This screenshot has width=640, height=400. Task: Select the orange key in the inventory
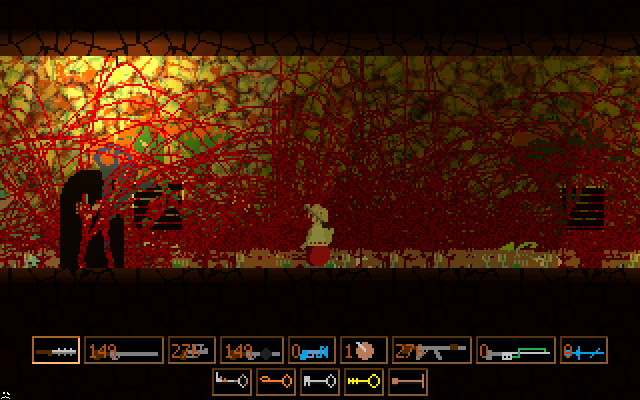[275, 380]
